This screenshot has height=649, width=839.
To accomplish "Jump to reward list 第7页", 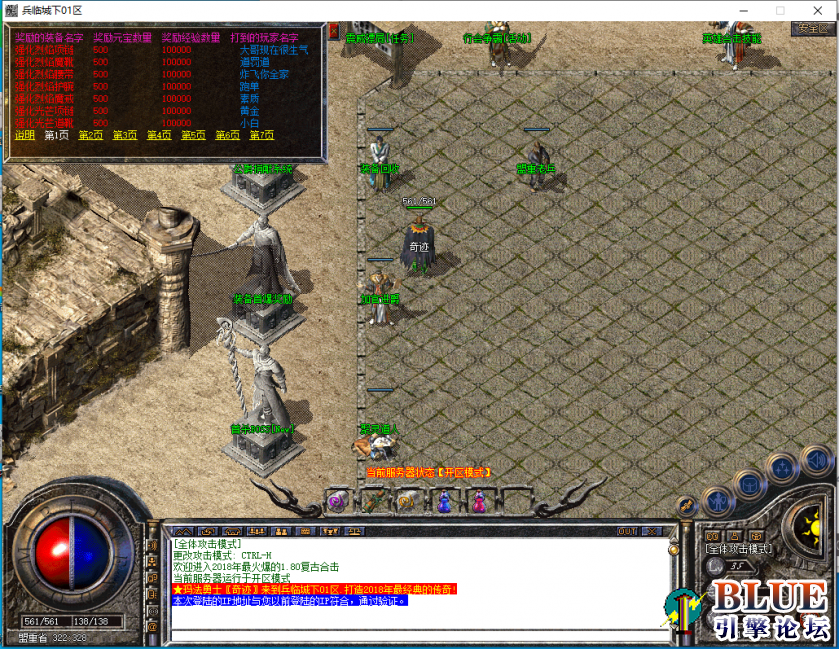I will coord(261,135).
